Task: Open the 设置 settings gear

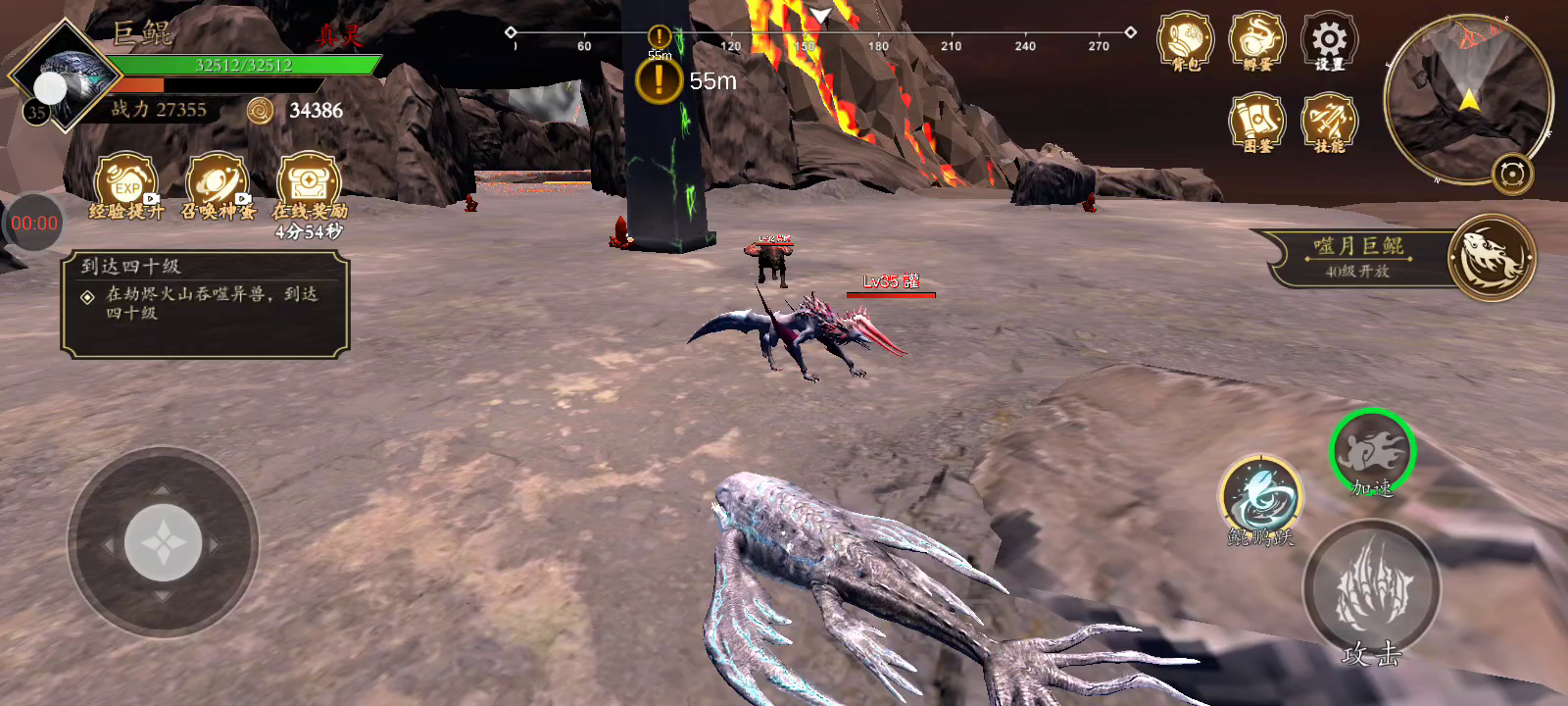Action: point(1329,41)
